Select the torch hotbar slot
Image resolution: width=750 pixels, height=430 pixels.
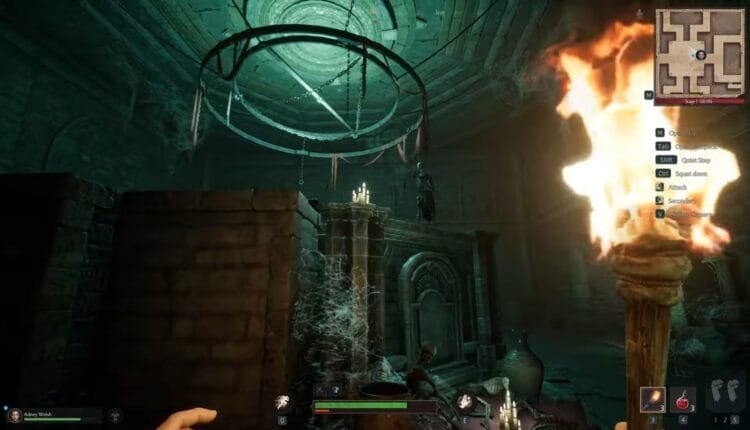click(x=653, y=399)
